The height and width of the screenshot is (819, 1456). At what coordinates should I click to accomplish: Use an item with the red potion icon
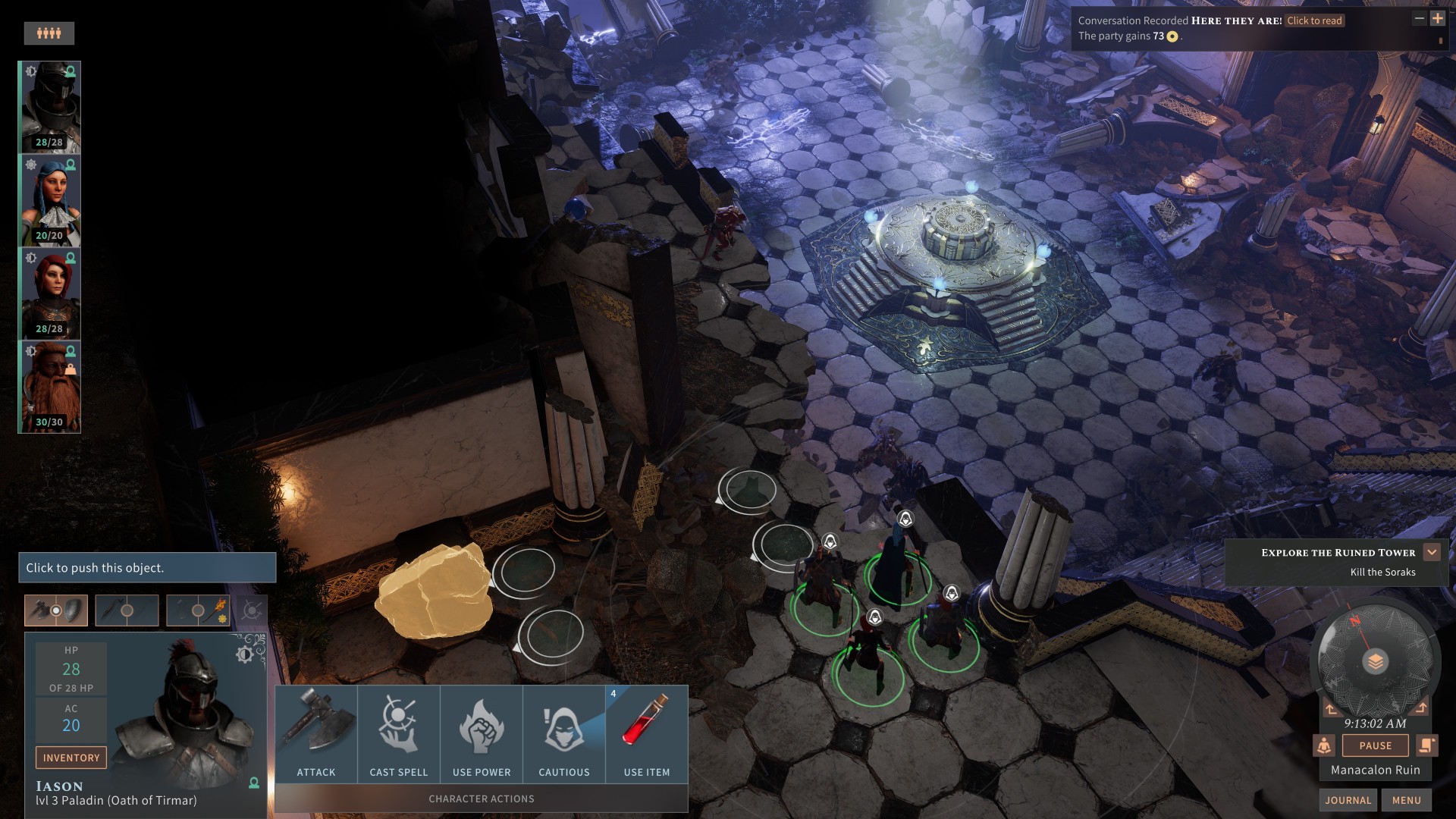(x=647, y=734)
